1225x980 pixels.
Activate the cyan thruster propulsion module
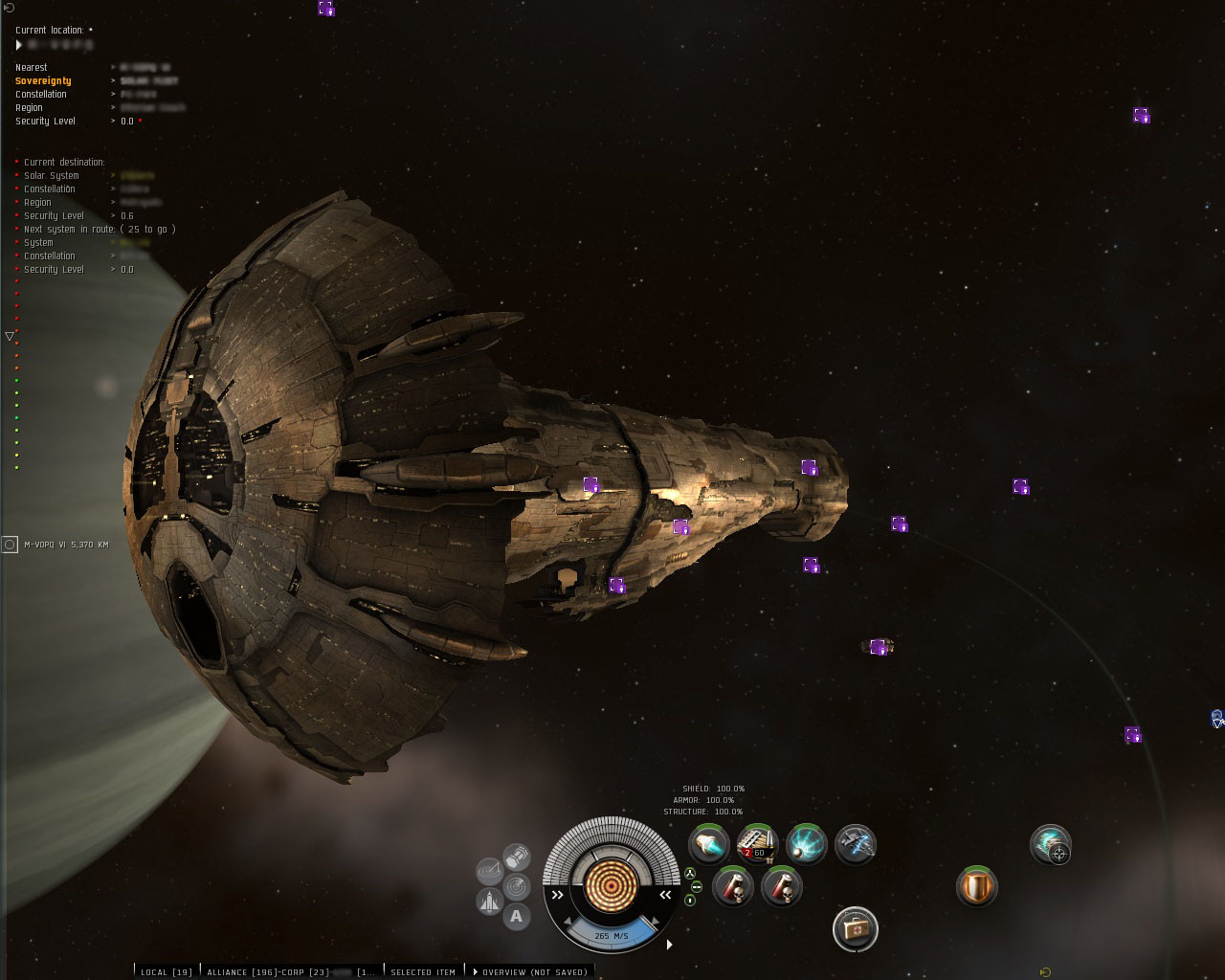click(709, 844)
